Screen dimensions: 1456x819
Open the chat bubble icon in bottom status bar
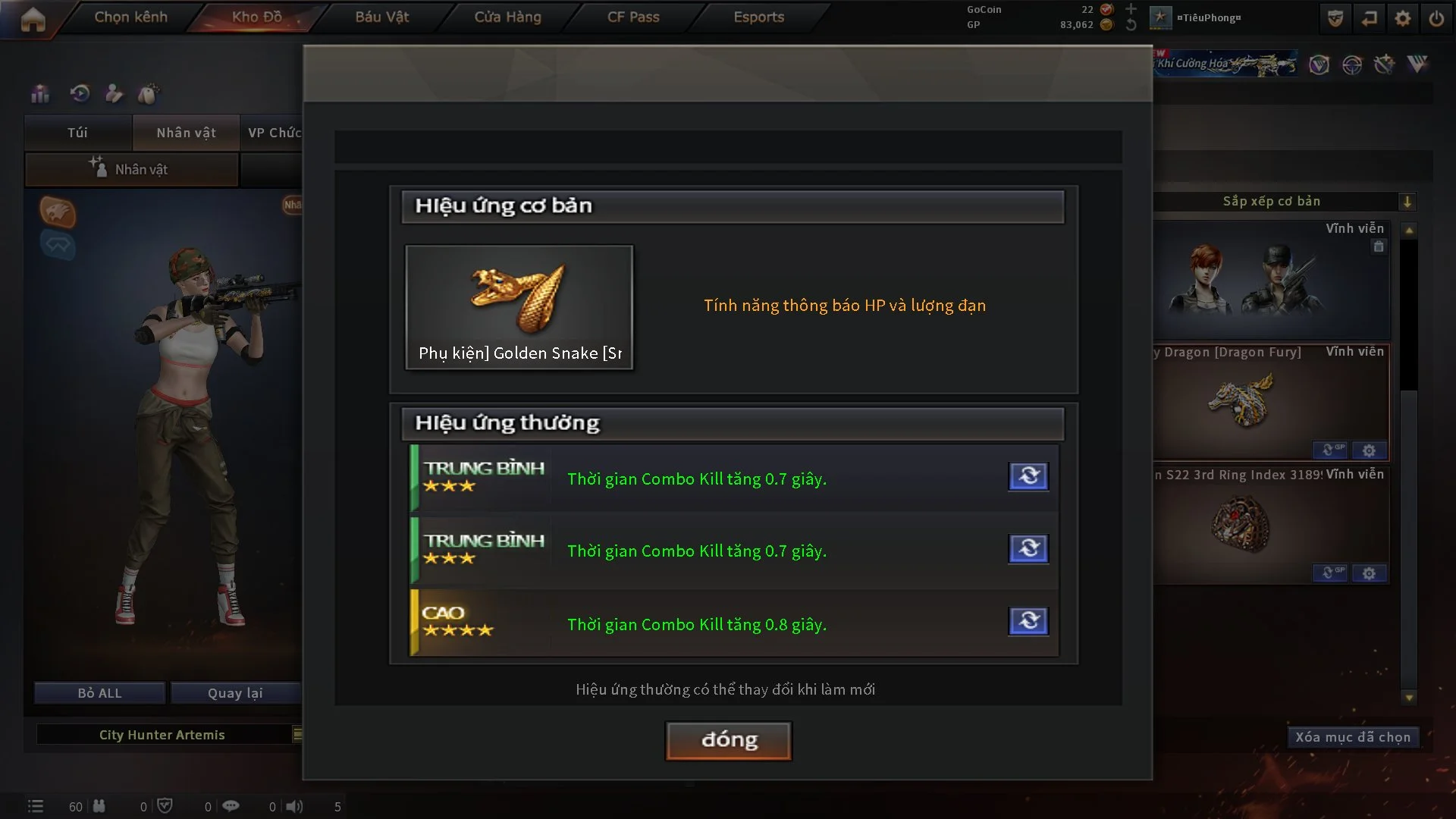coord(231,806)
